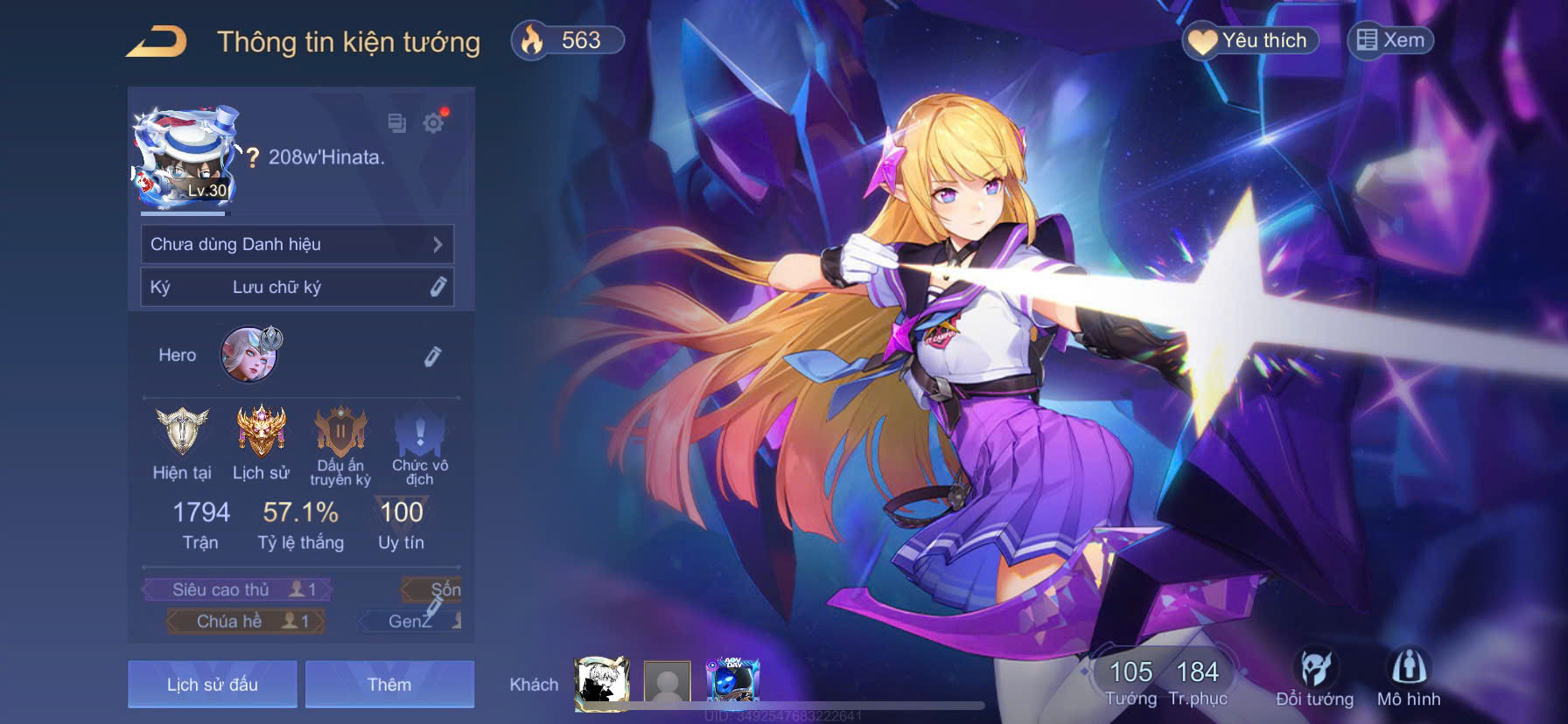Edit the featured Hero with pencil icon
The height and width of the screenshot is (724, 1568).
tap(432, 356)
